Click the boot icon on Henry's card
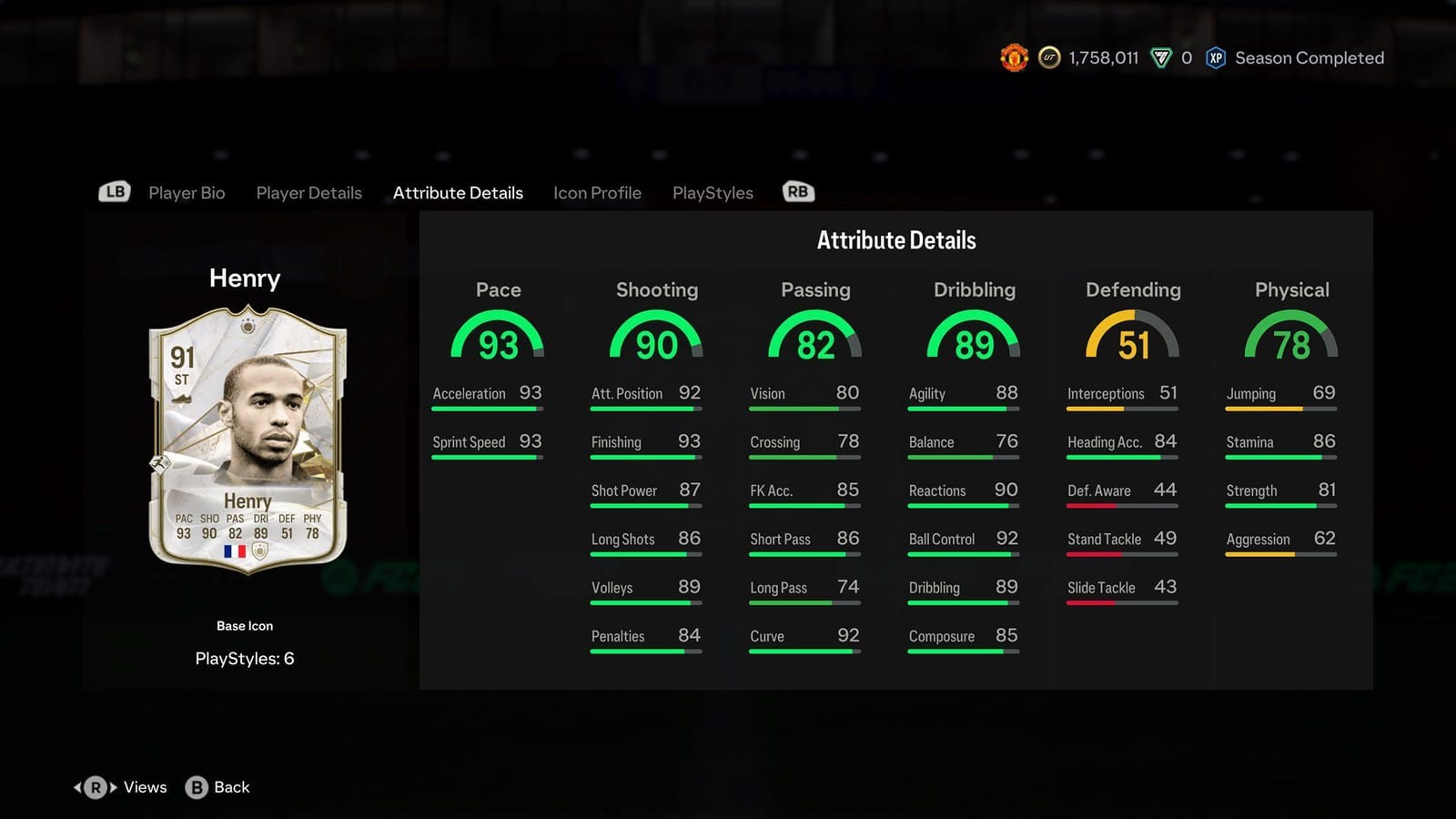This screenshot has width=1456, height=819. tap(182, 398)
